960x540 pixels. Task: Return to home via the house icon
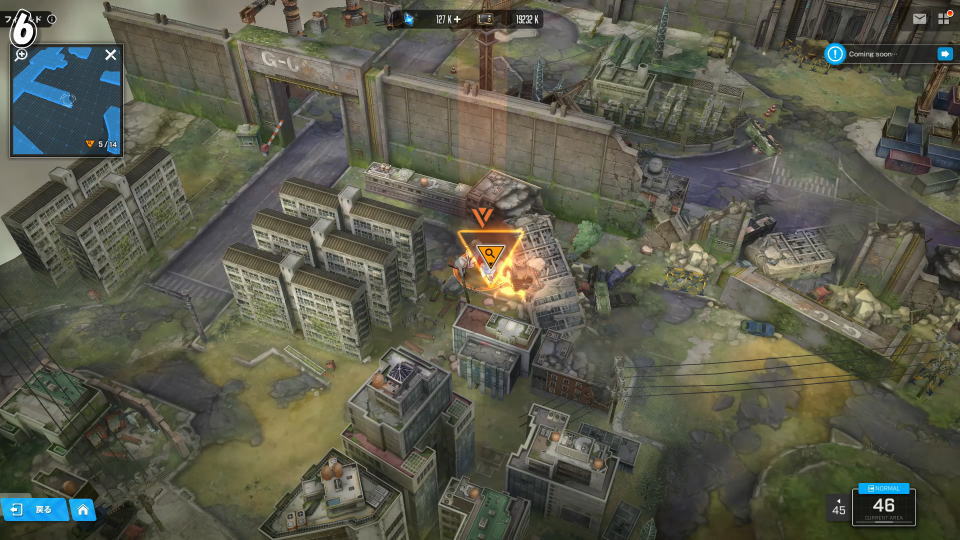[x=83, y=509]
